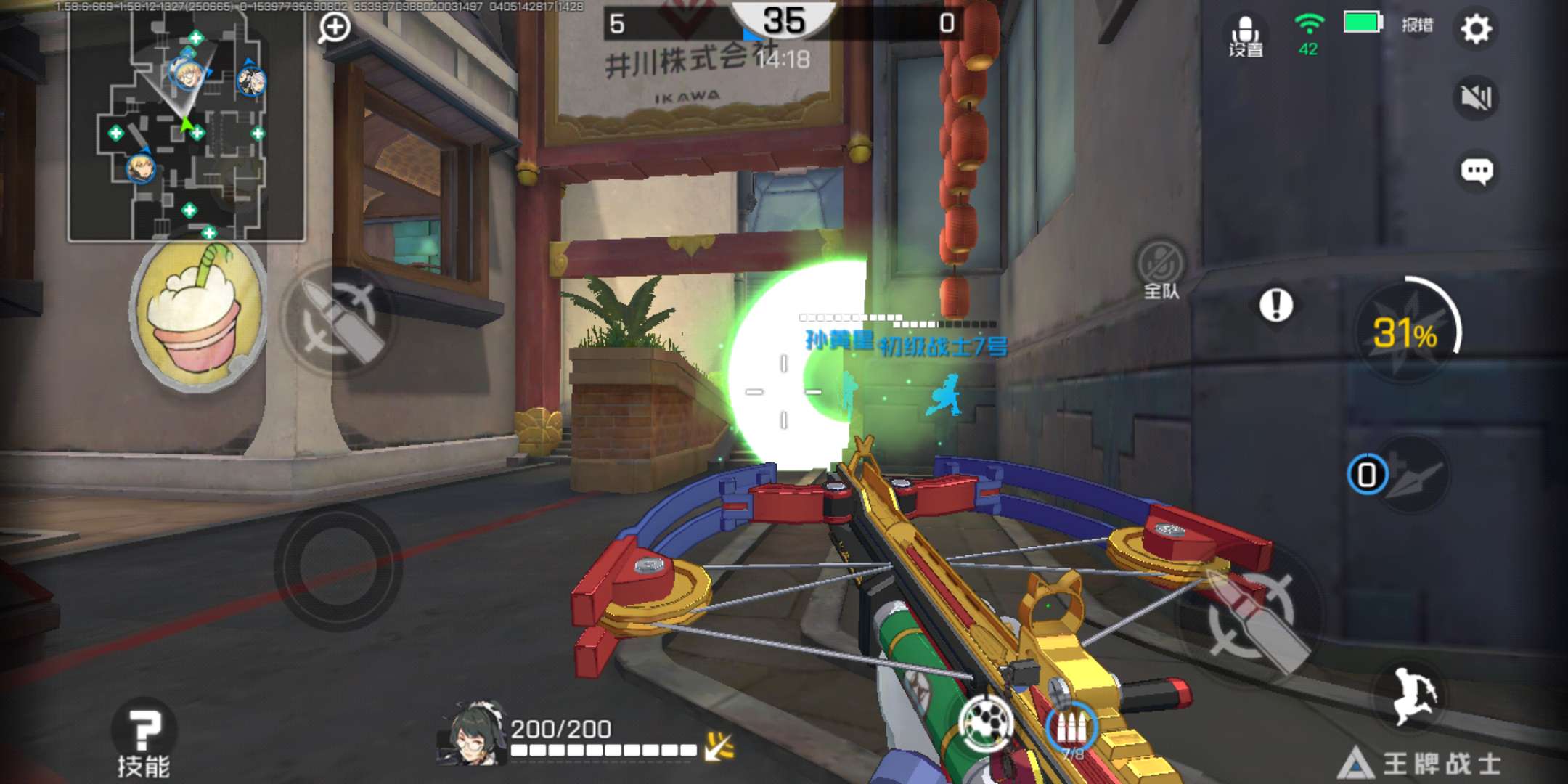The image size is (1568, 784).
Task: Tap the round soccer-ball-pattern icon
Action: tap(986, 722)
